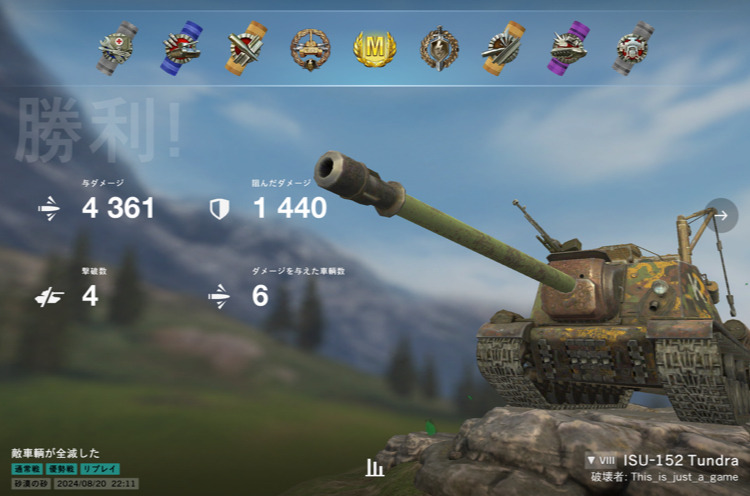Go to the next results page arrow
Viewport: 750px width, 496px height.
pyautogui.click(x=720, y=215)
